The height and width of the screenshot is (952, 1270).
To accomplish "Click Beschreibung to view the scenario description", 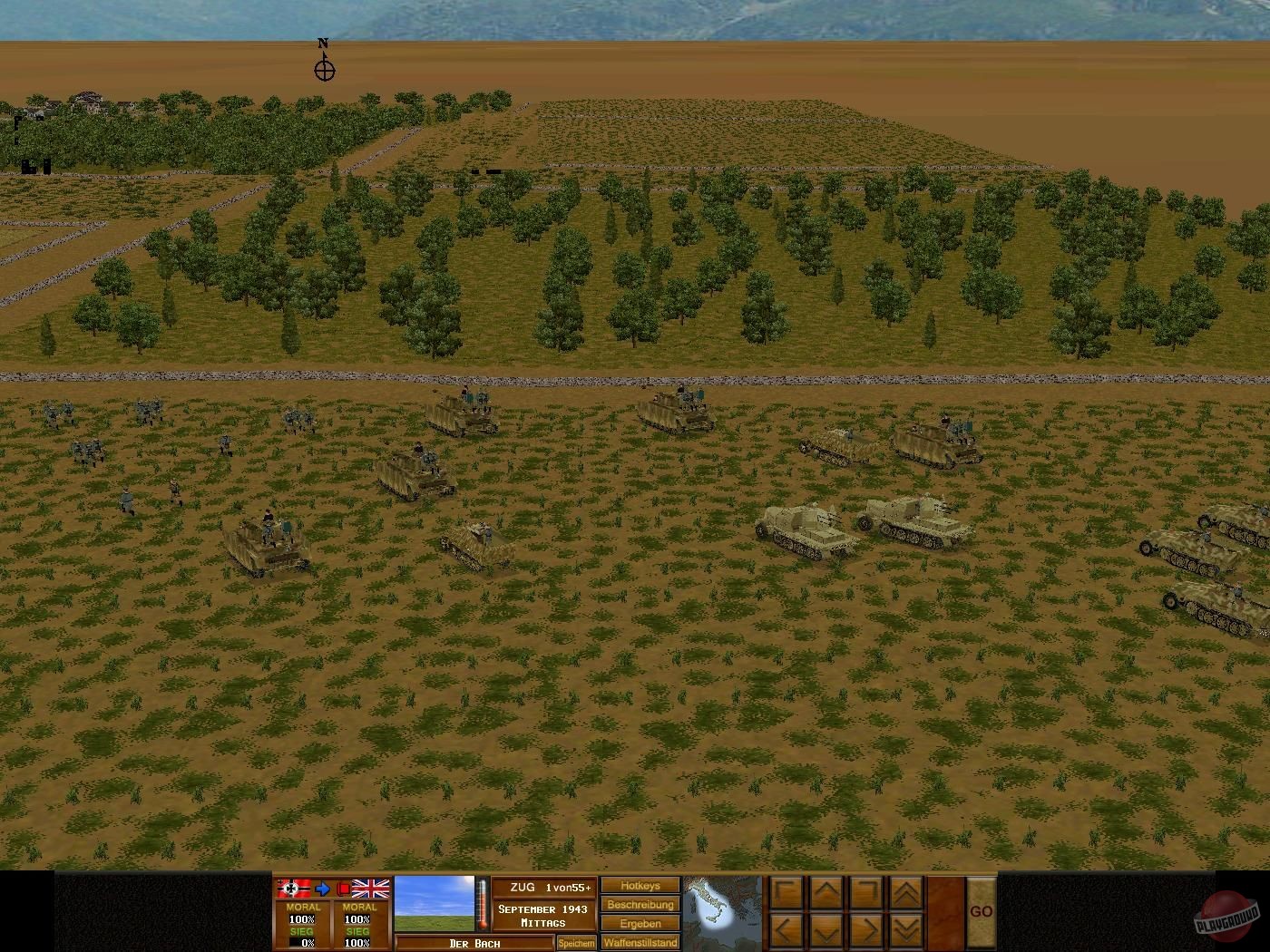I will pyautogui.click(x=639, y=904).
